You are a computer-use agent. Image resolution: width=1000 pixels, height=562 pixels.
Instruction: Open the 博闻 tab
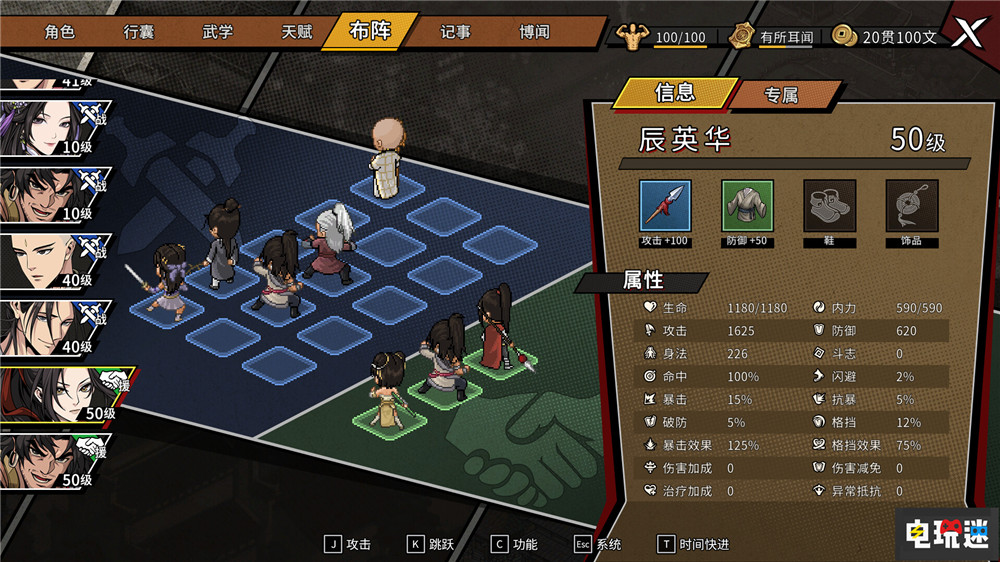pos(534,32)
